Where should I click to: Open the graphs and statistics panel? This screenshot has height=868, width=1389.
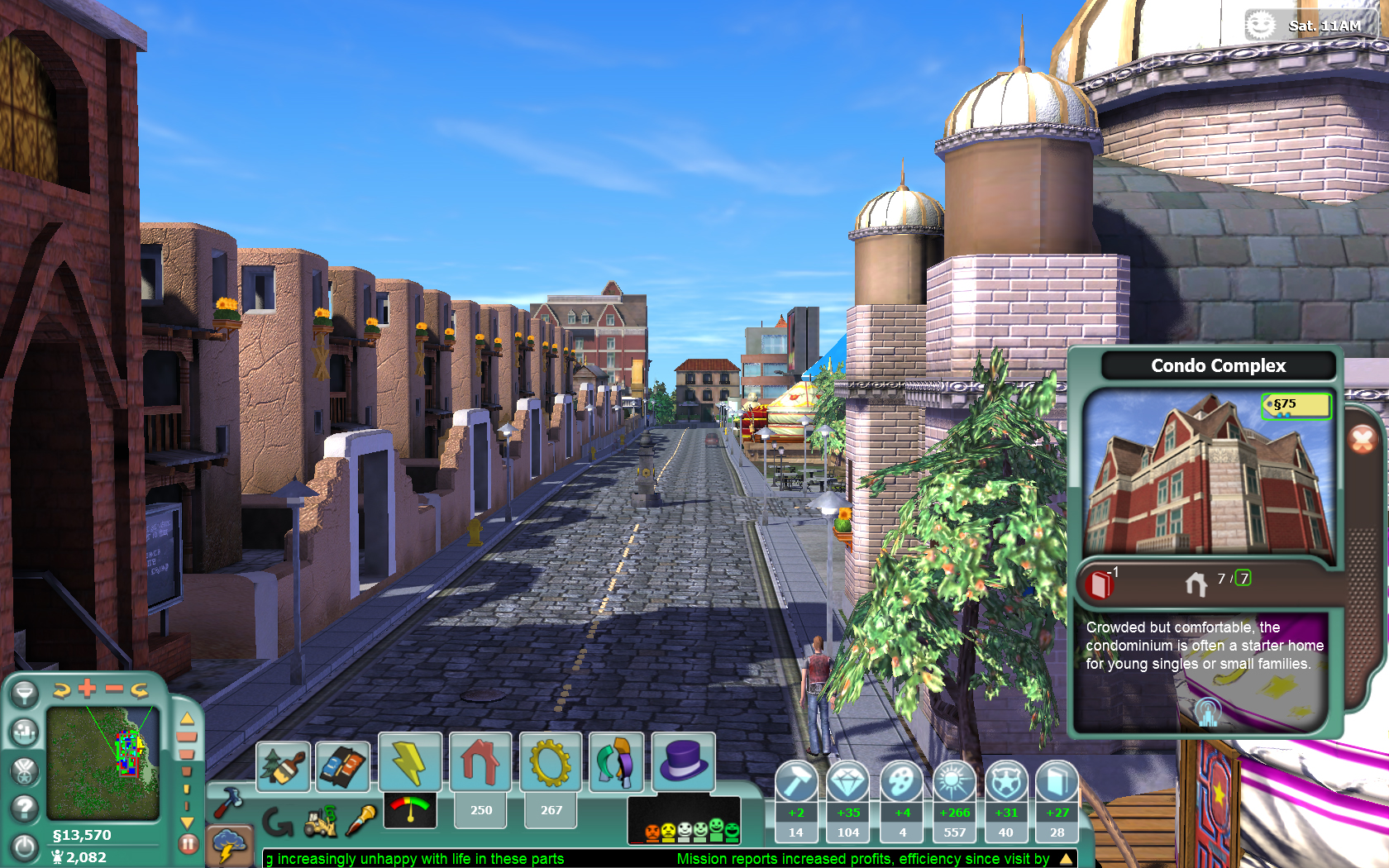point(23,731)
